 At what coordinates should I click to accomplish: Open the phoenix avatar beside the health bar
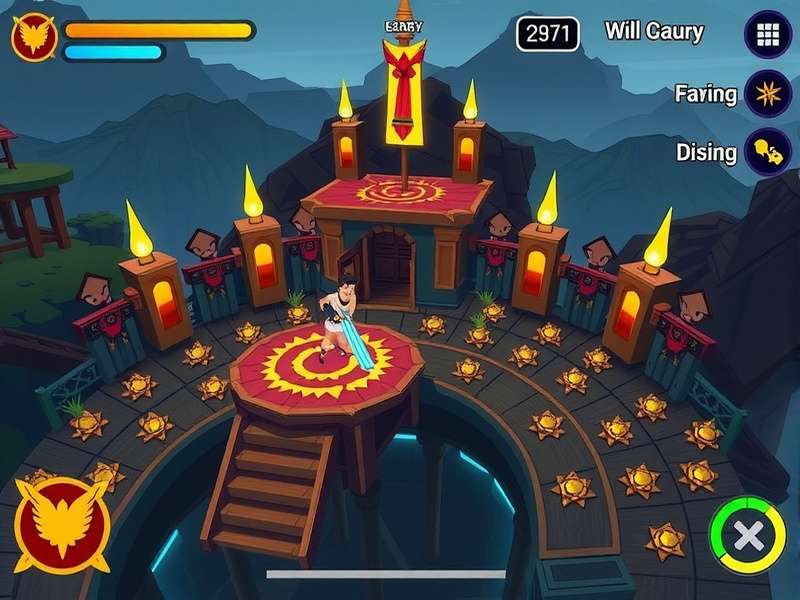click(33, 37)
